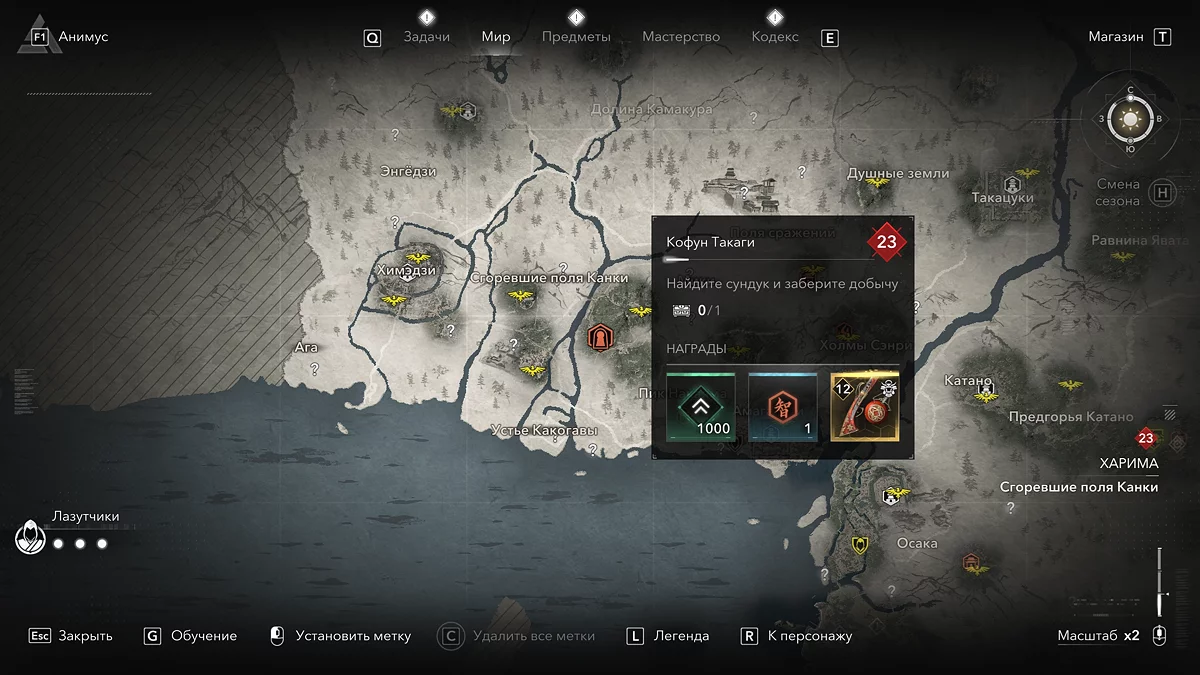
Task: Close the map with Закрыть
Action: pos(85,636)
